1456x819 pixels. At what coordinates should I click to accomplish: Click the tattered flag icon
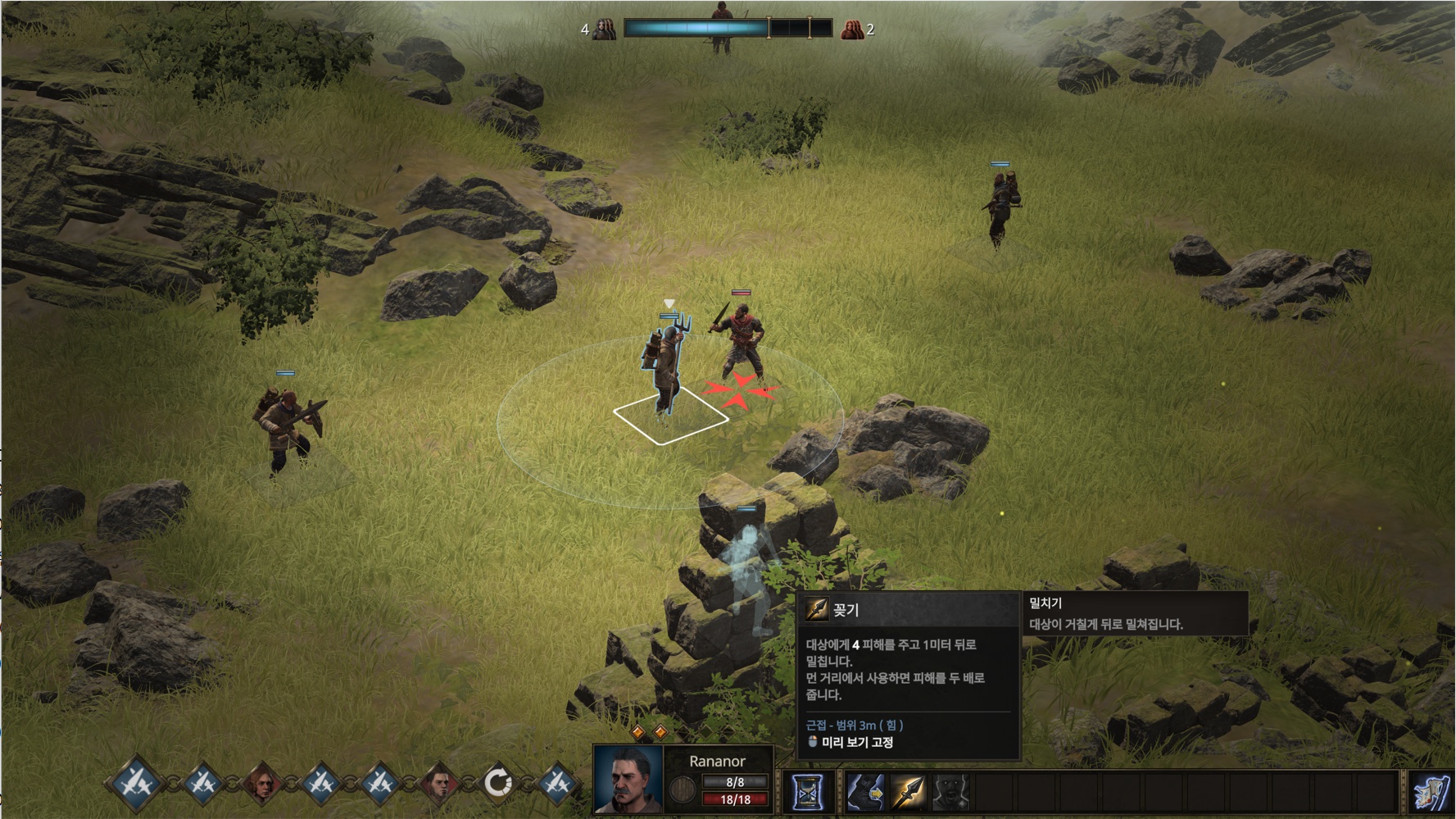coord(1430,793)
